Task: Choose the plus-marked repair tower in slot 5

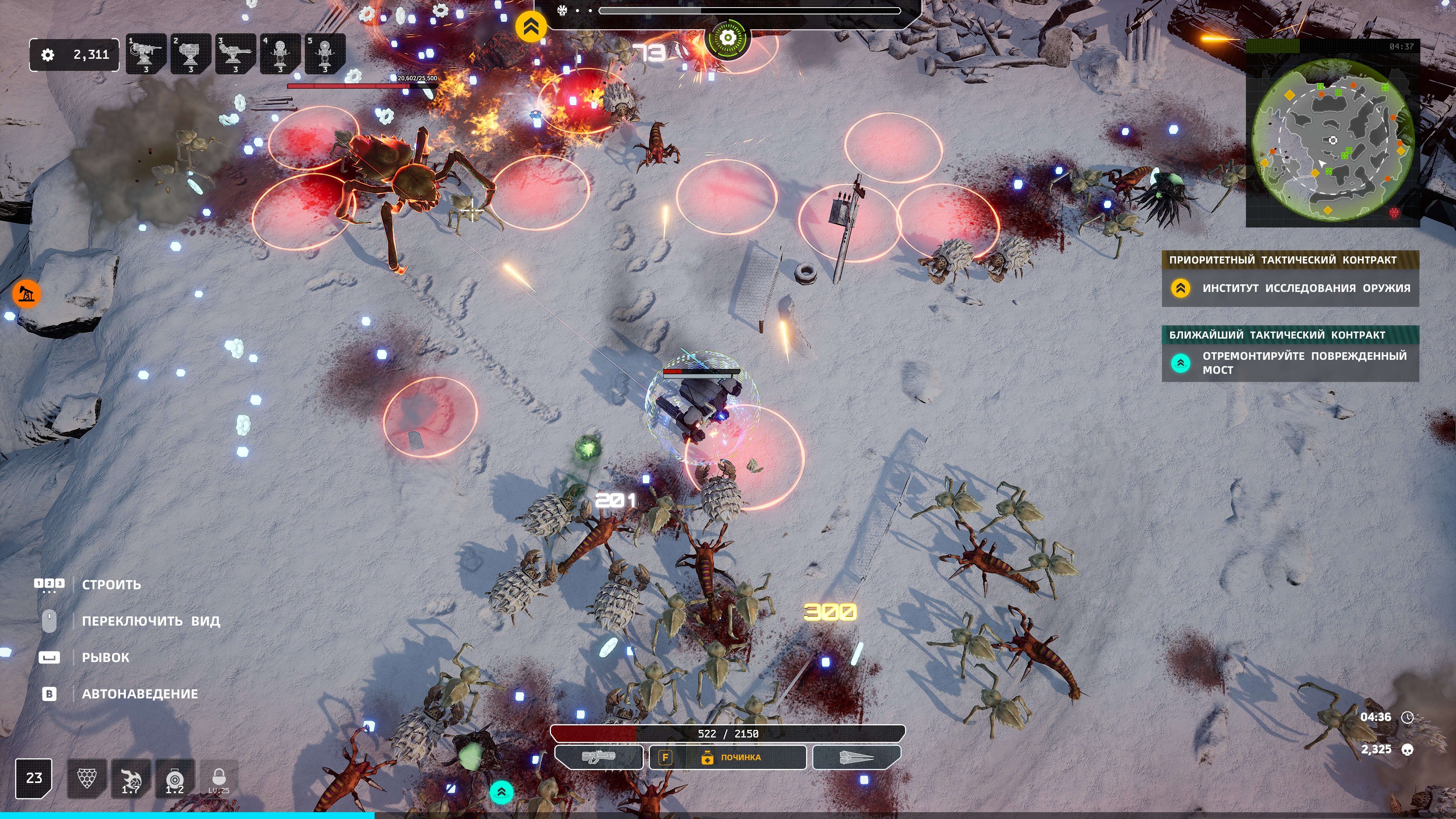Action: [x=325, y=54]
